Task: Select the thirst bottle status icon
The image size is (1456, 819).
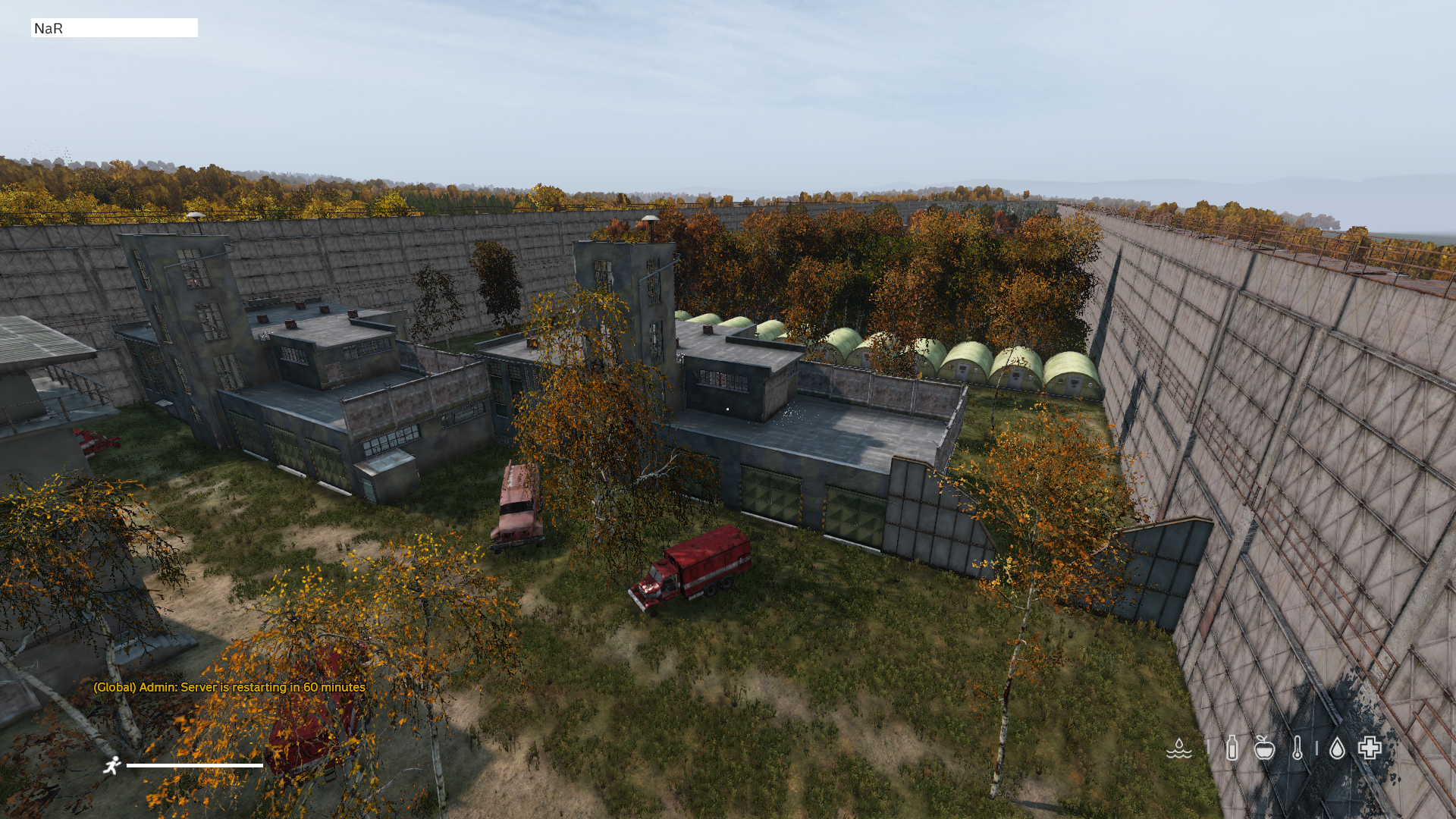Action: tap(1232, 748)
